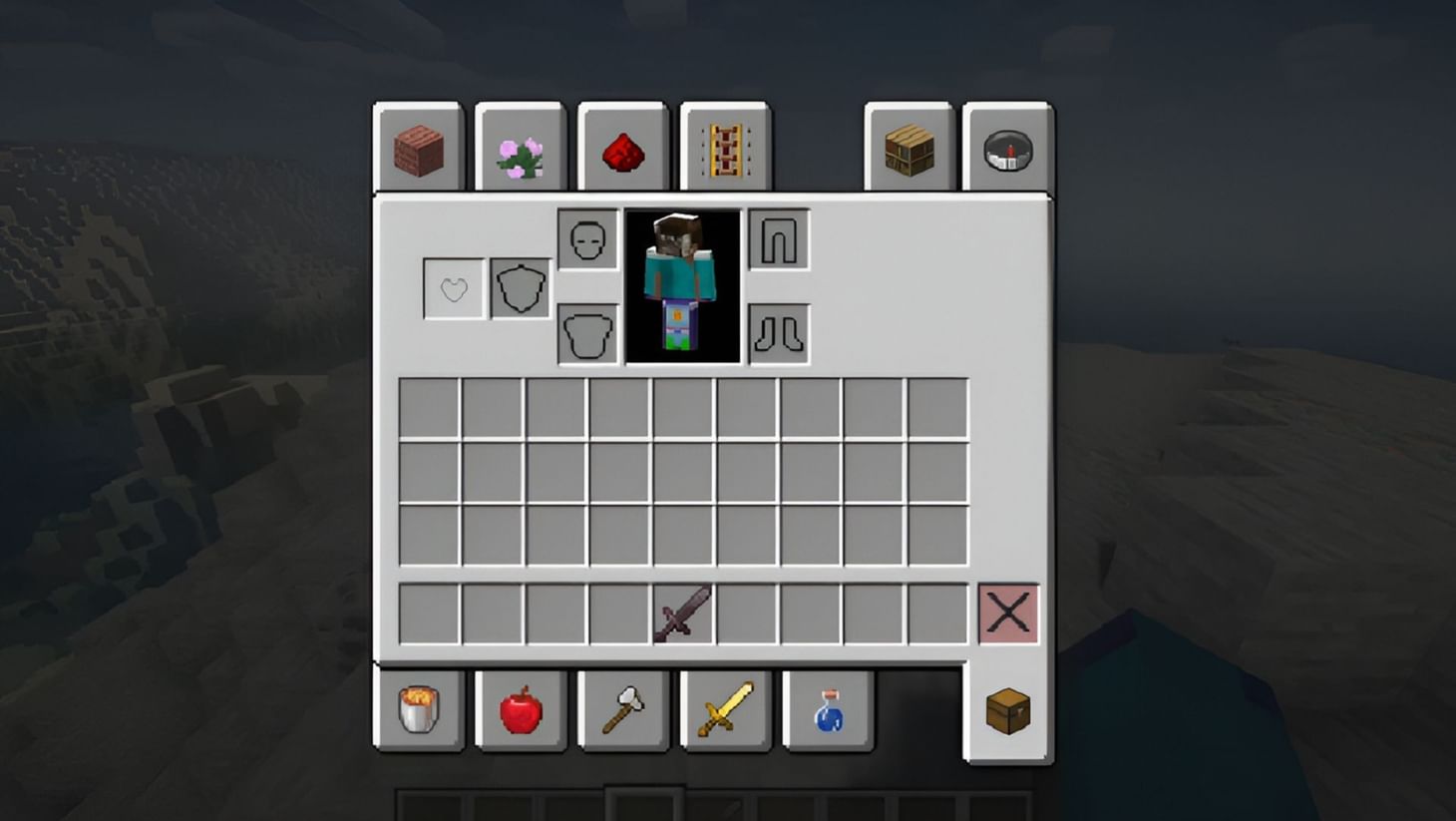
Task: Click the helmet armor slot
Action: [x=587, y=238]
